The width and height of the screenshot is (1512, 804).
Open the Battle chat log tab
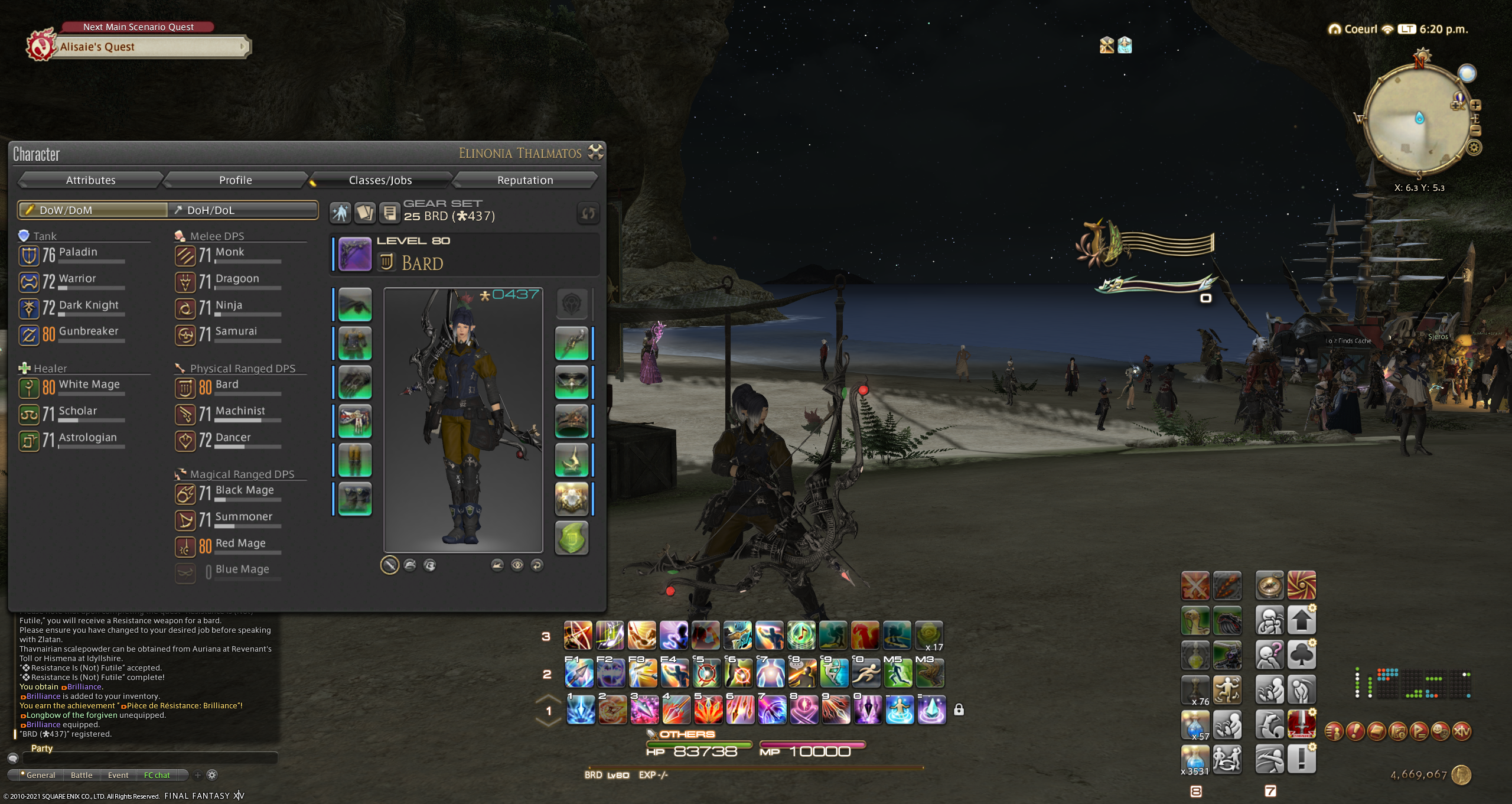(82, 775)
